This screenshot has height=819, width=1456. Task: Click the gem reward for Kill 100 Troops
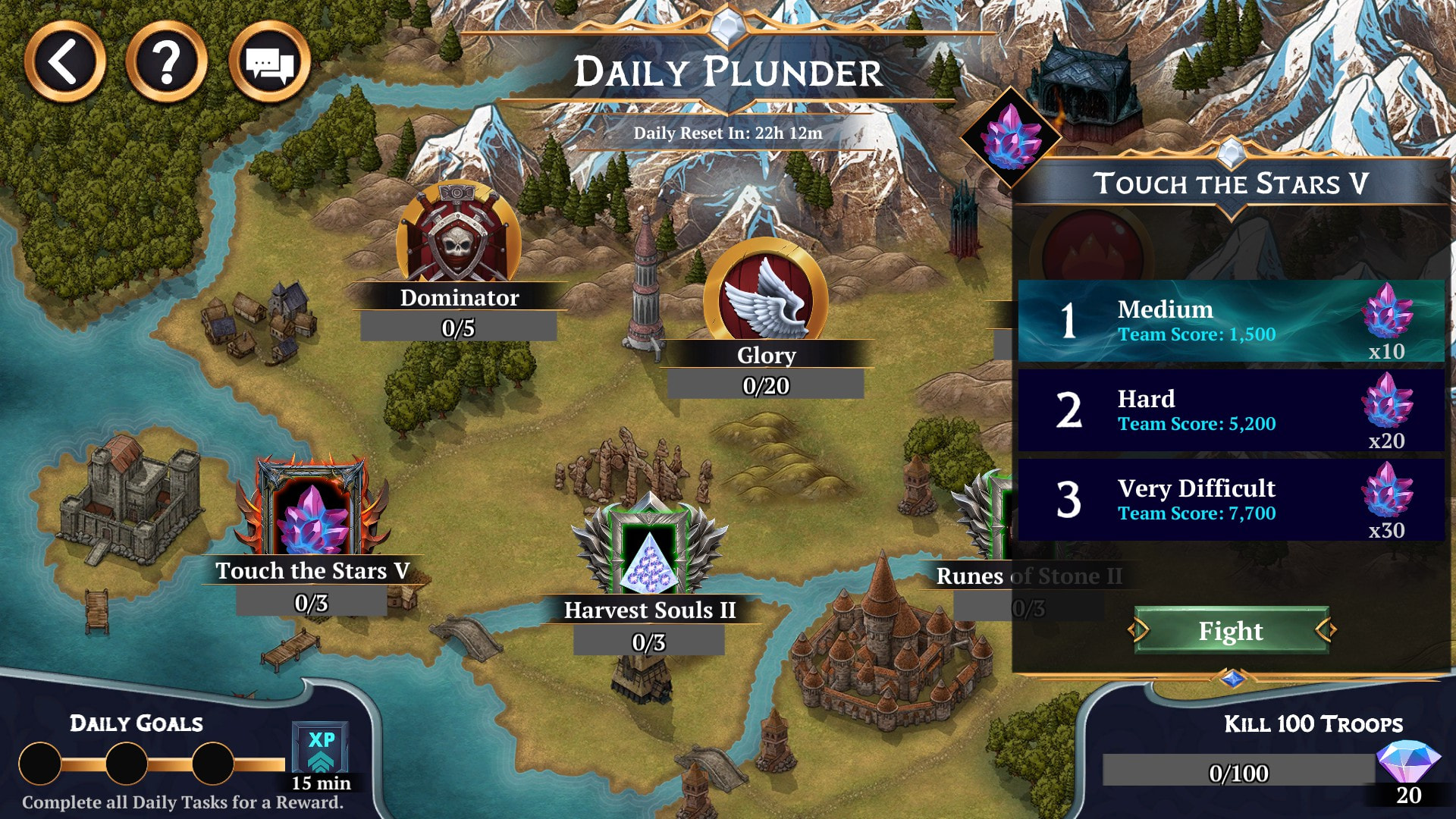coord(1407,766)
